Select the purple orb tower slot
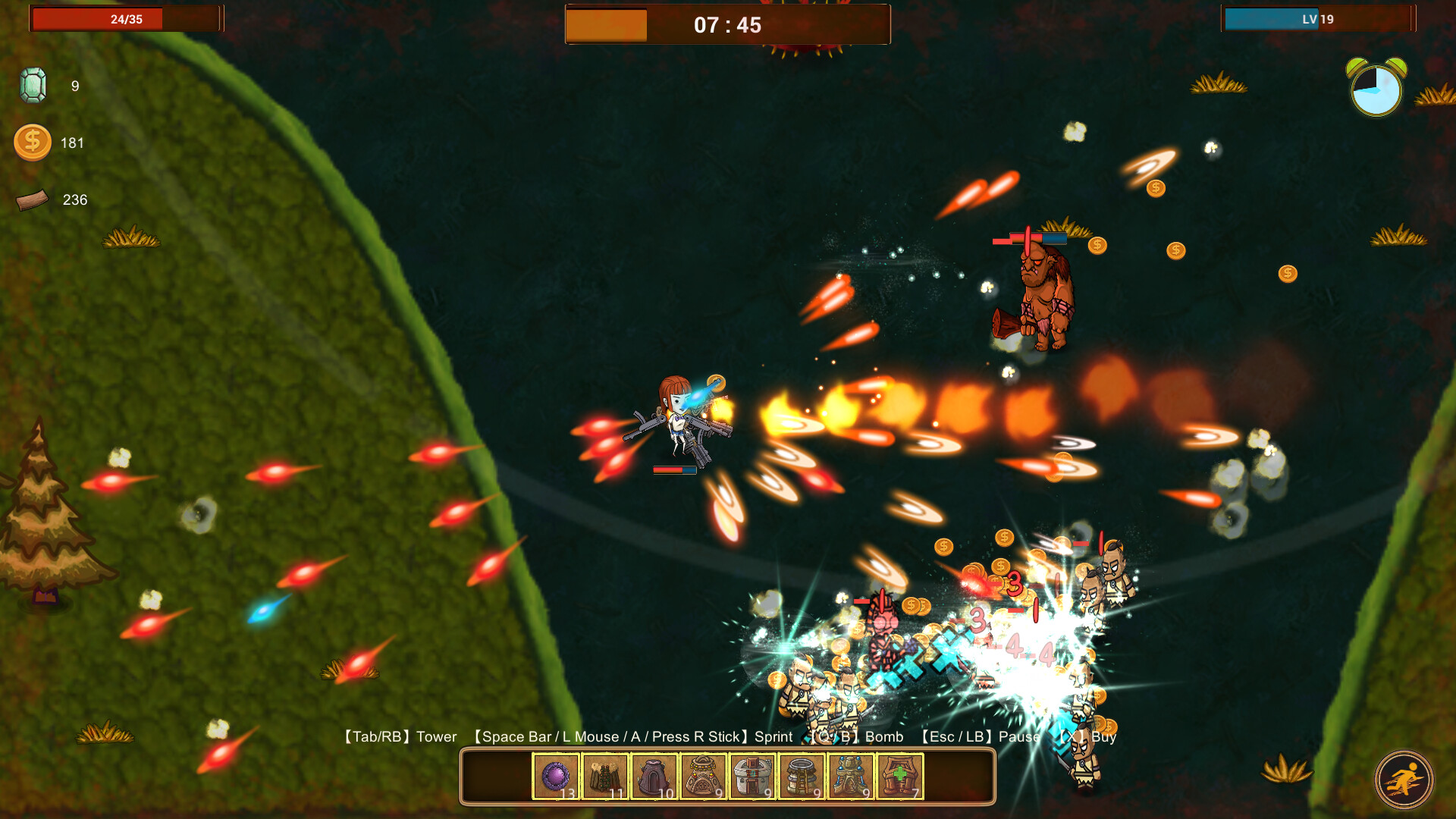This screenshot has width=1456, height=819. (x=556, y=777)
